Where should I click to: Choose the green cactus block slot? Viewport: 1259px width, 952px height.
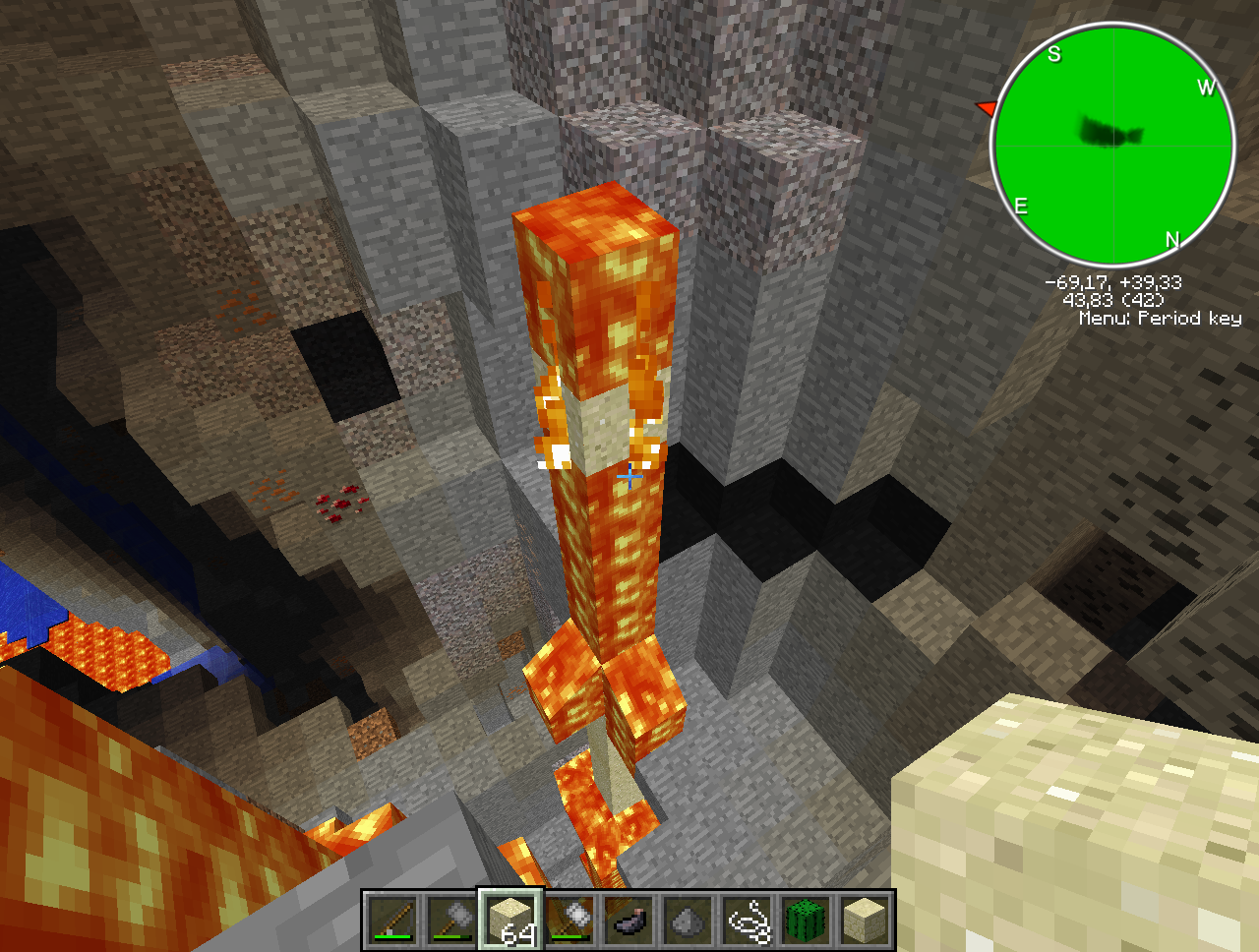coord(807,921)
